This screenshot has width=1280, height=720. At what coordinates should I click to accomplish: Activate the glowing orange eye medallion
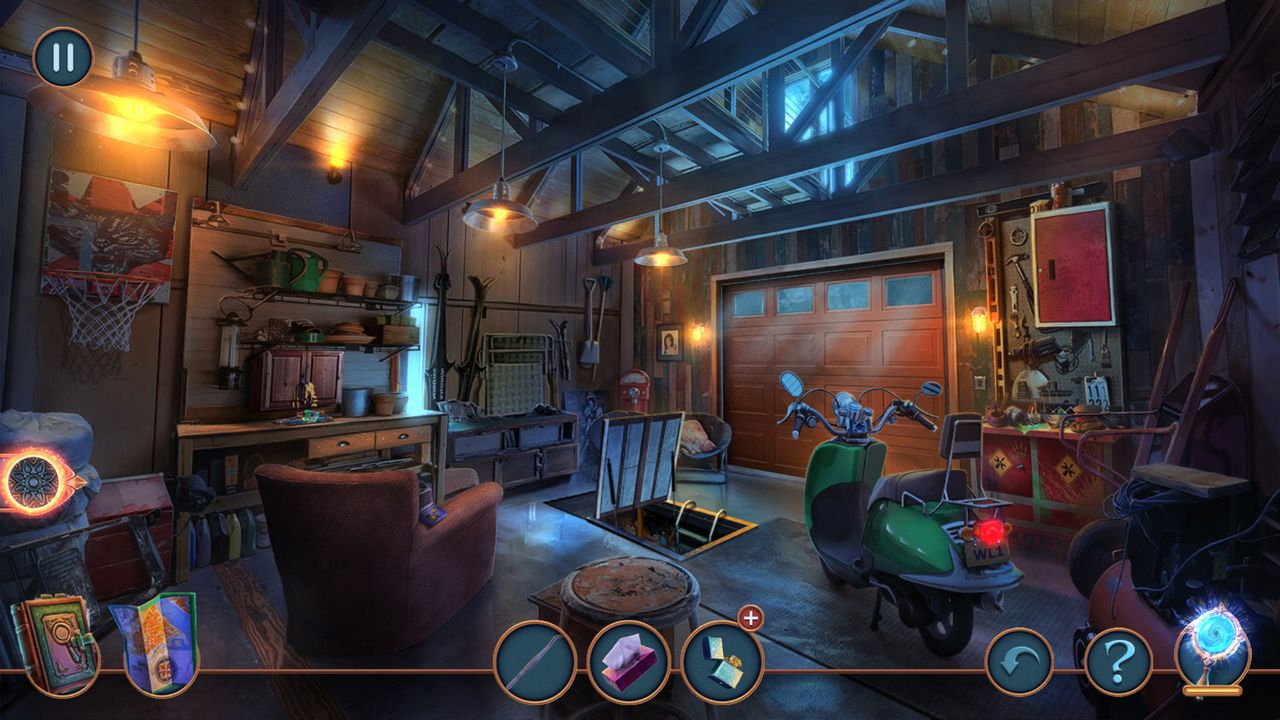point(36,482)
